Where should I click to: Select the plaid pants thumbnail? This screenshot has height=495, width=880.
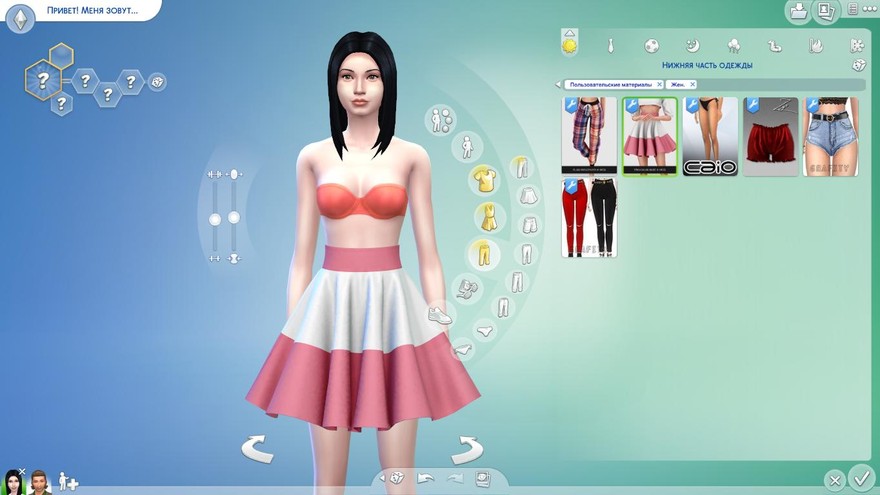(x=589, y=136)
